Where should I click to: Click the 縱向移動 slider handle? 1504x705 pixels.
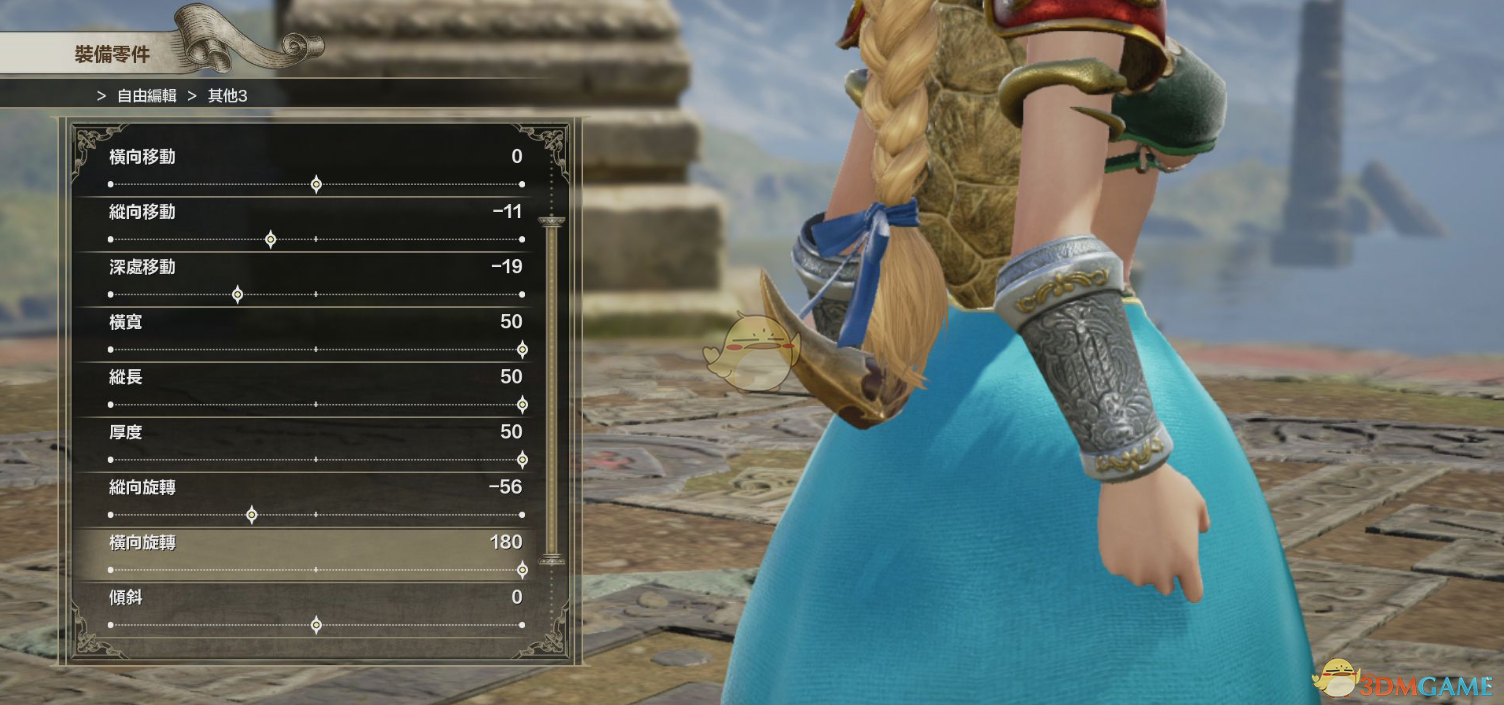[270, 239]
